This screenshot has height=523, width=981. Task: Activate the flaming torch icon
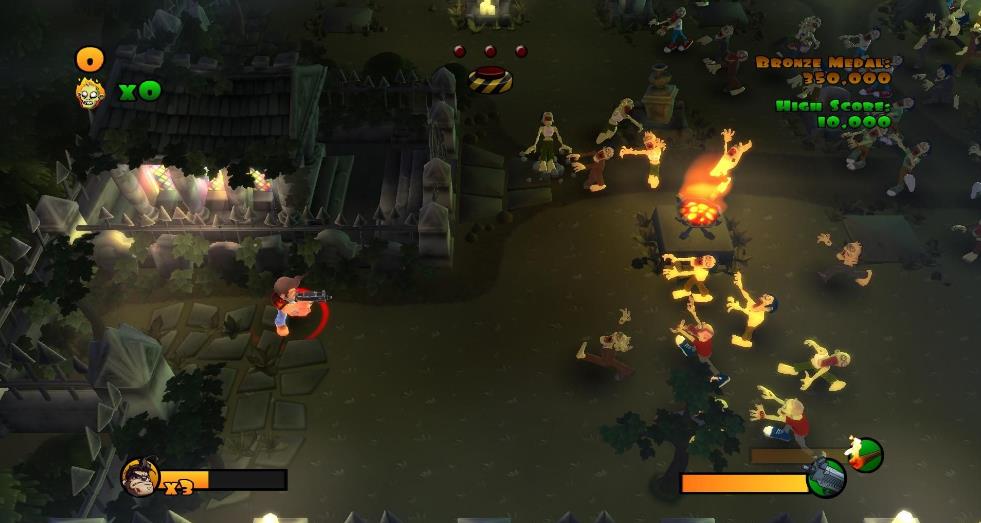(x=865, y=455)
